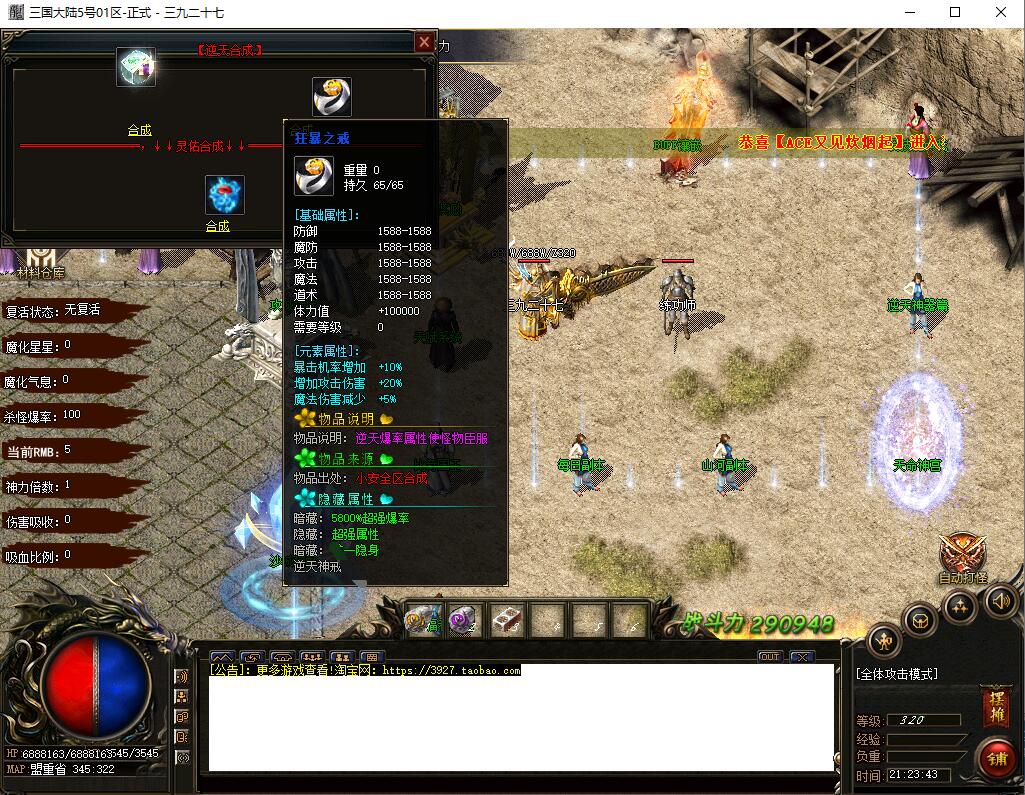Open the 摆摊 stall button
1025x795 pixels.
995,703
